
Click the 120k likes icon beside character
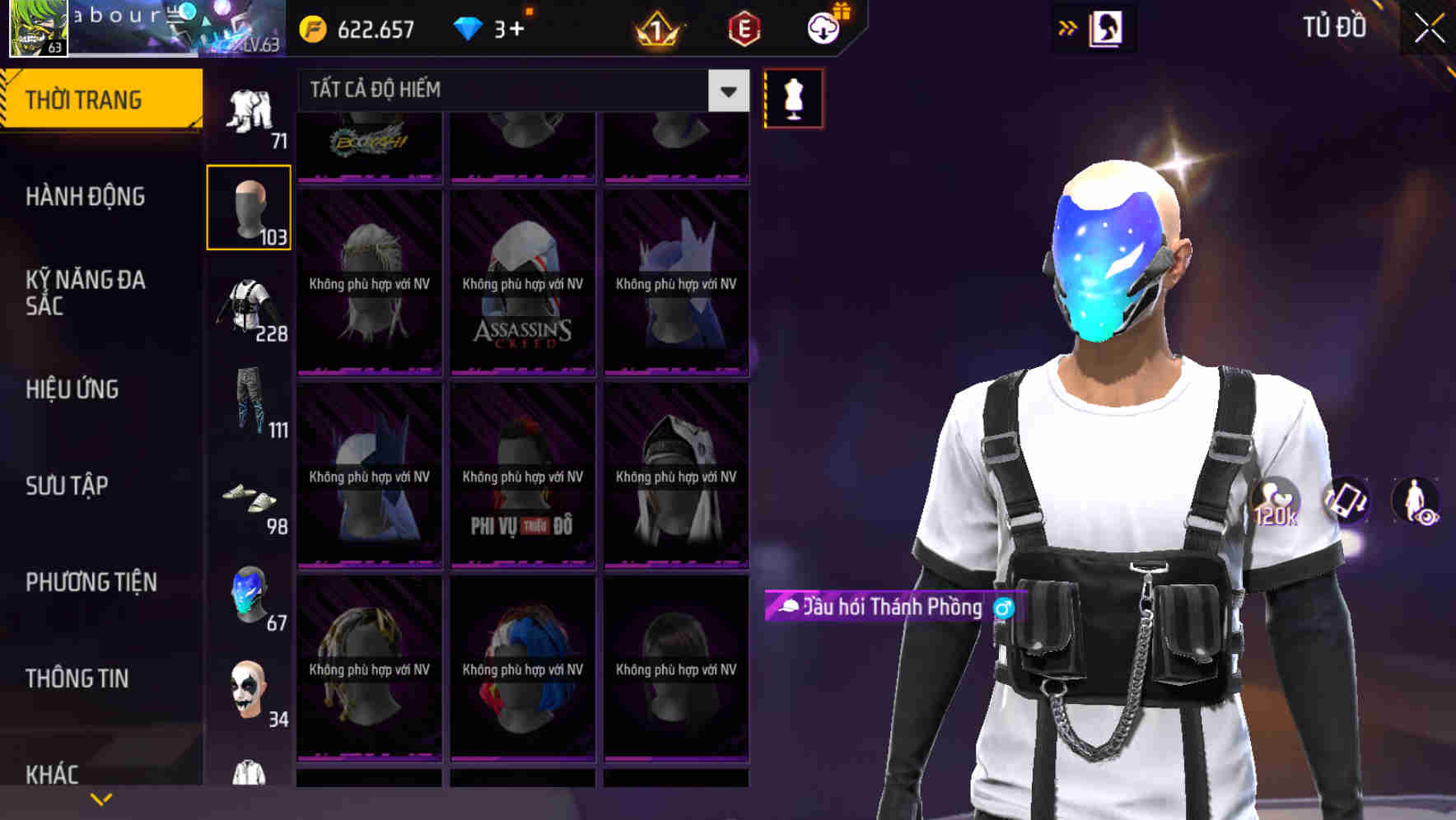click(x=1276, y=502)
